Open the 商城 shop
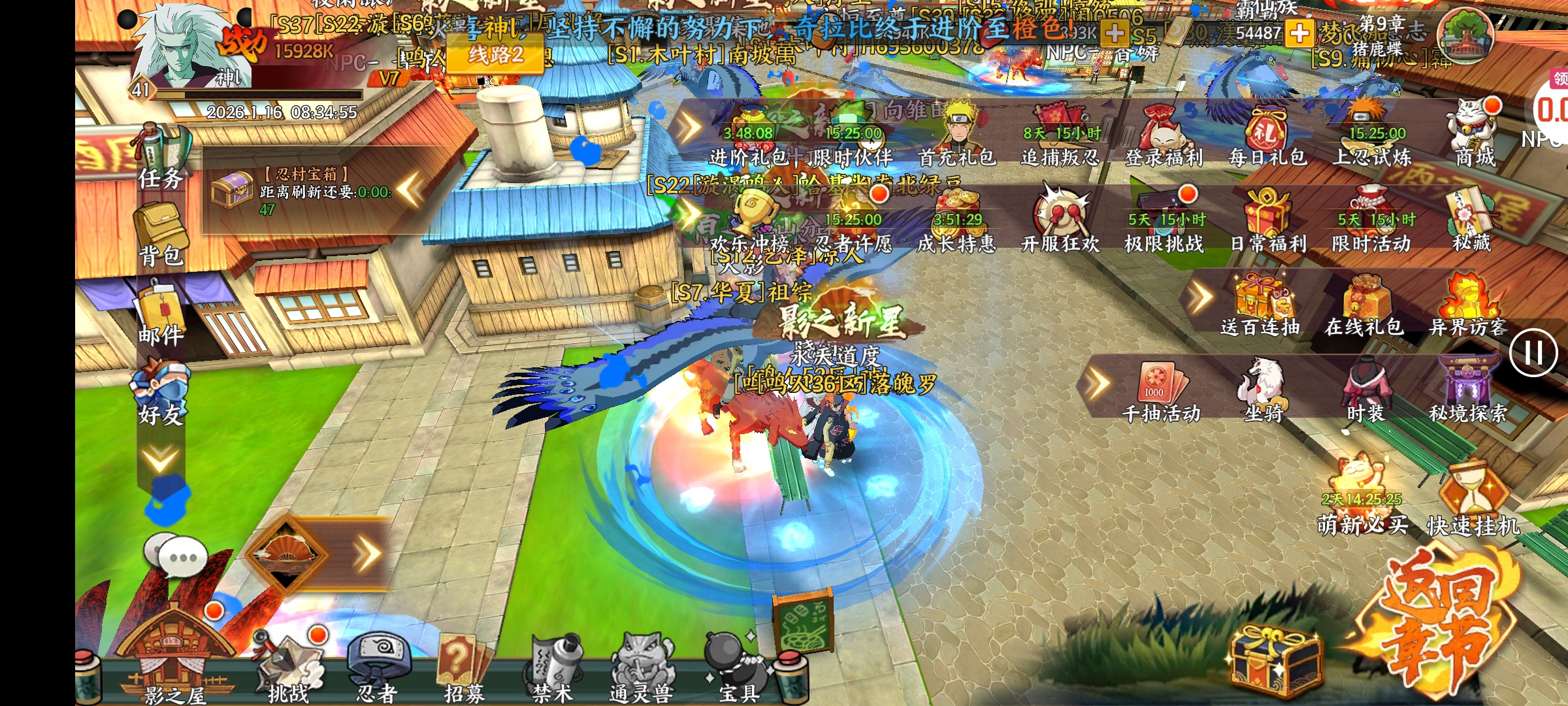Screen dimensions: 1568x706 click(x=1474, y=134)
